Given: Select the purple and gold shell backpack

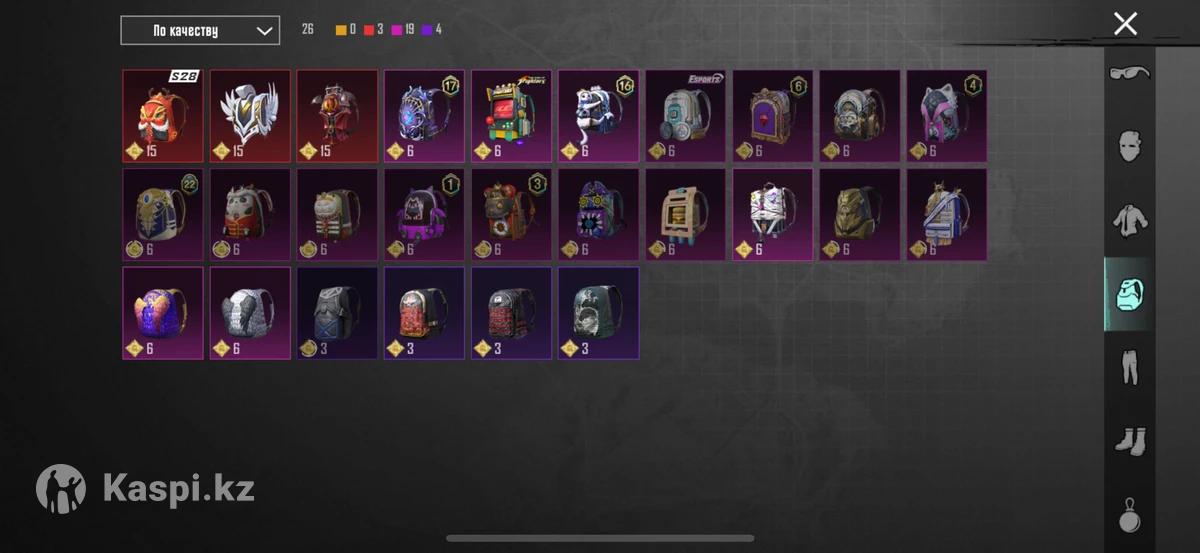Looking at the screenshot, I should [163, 312].
